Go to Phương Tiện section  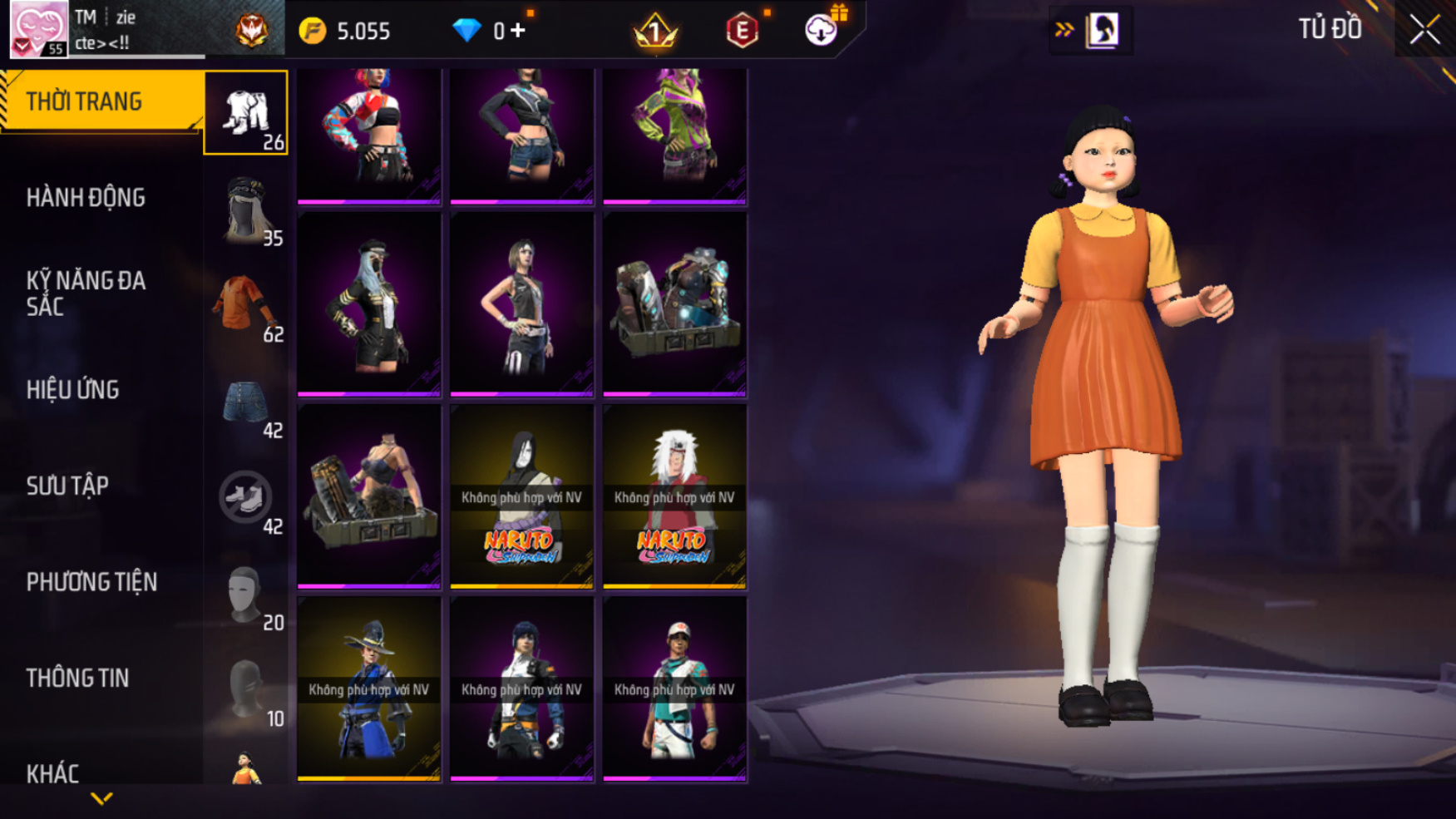click(91, 582)
